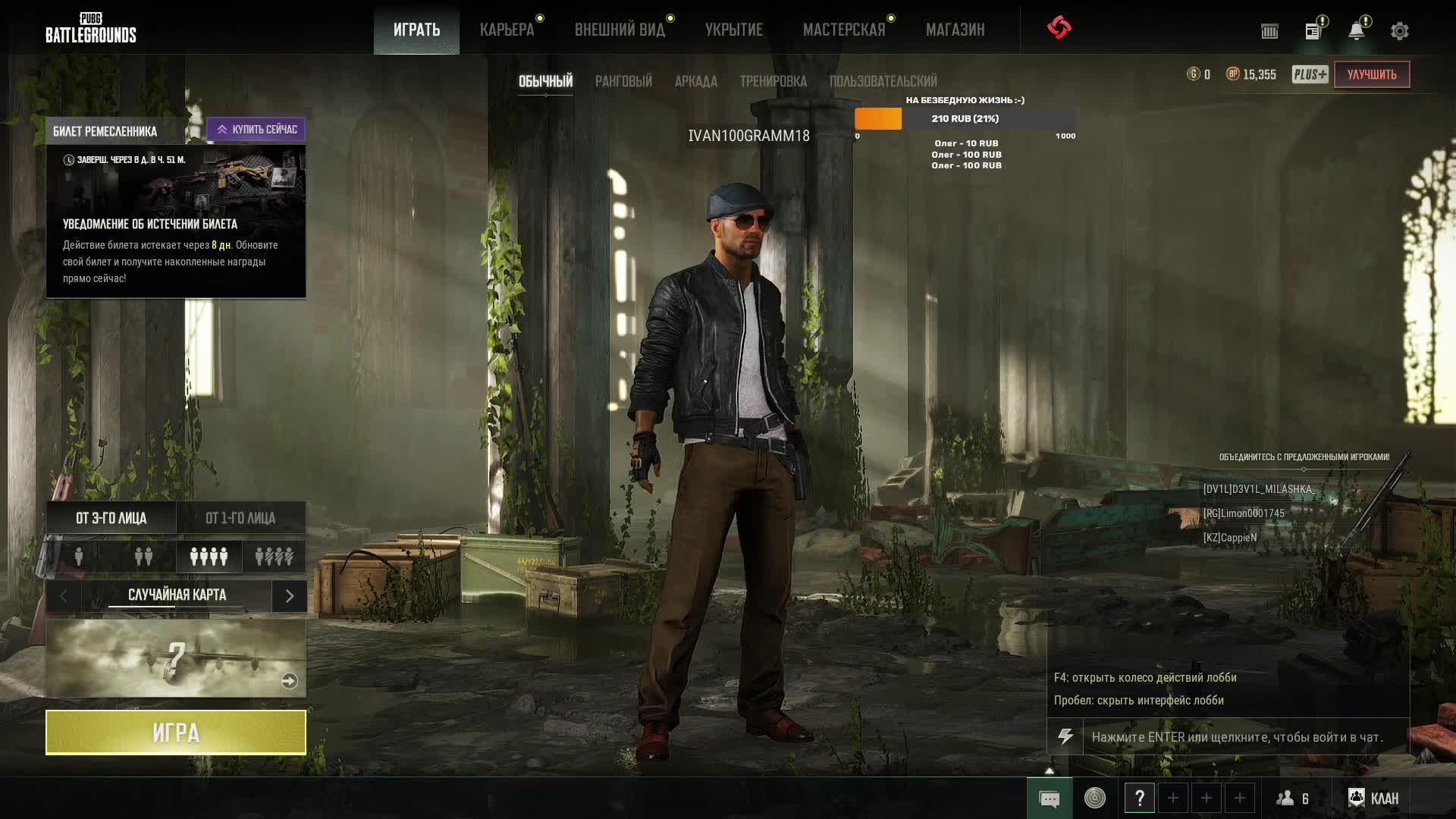Choose the ТРЕНИРОВКА tab

pyautogui.click(x=773, y=81)
